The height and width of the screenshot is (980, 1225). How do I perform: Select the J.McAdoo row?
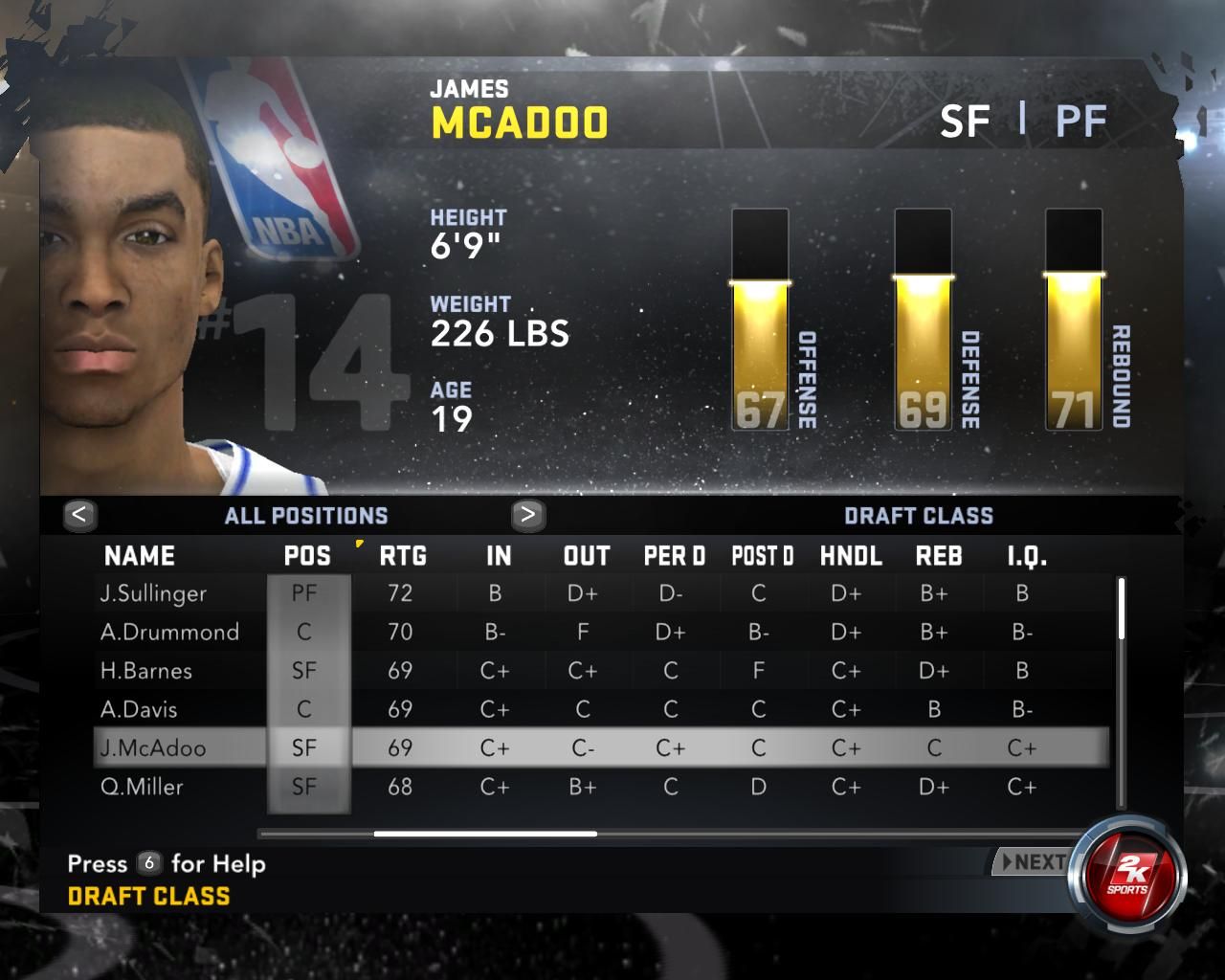(x=153, y=748)
